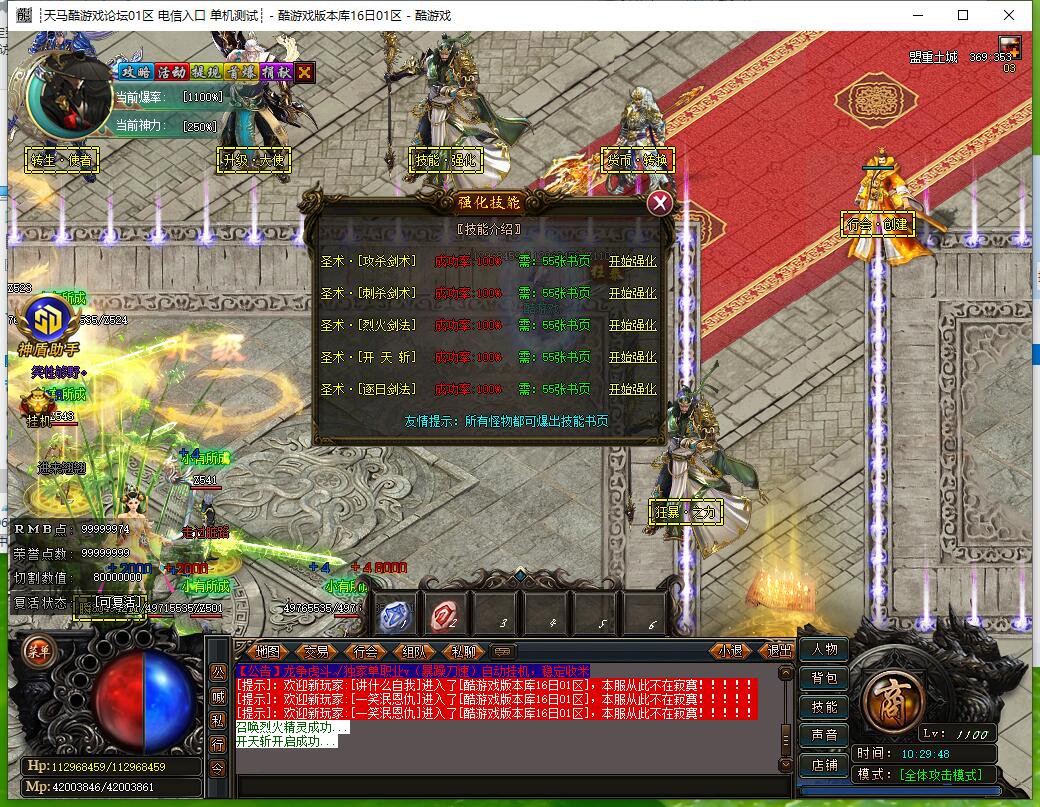Open the 行会 guild button above the chat
The height and width of the screenshot is (807, 1040).
pos(366,651)
